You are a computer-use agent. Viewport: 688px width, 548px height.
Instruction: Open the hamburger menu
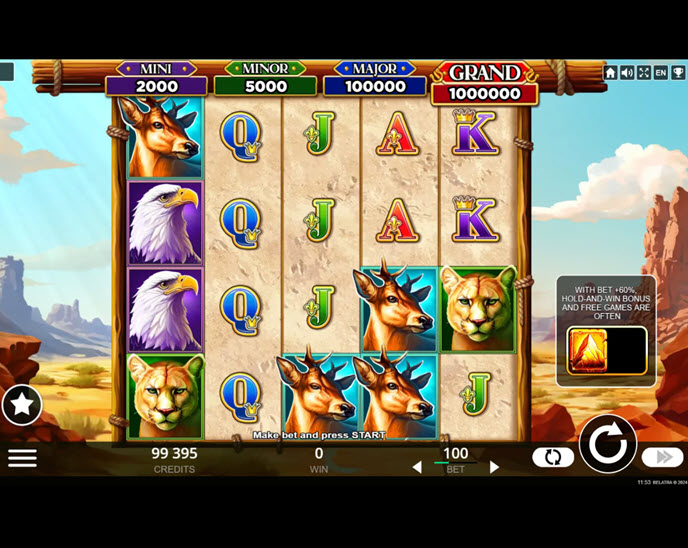click(22, 458)
